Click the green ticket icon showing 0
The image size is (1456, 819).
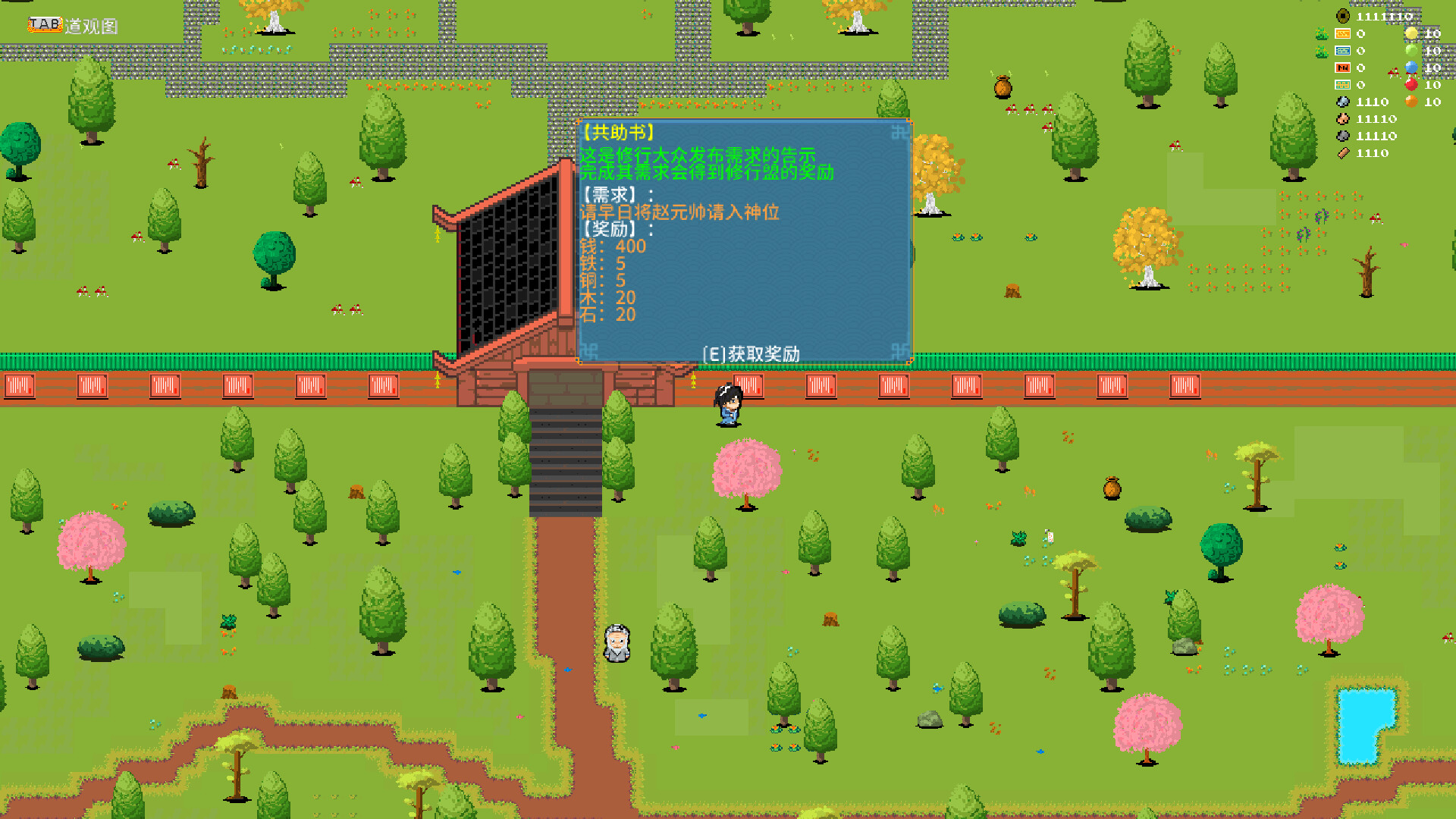click(x=1342, y=84)
